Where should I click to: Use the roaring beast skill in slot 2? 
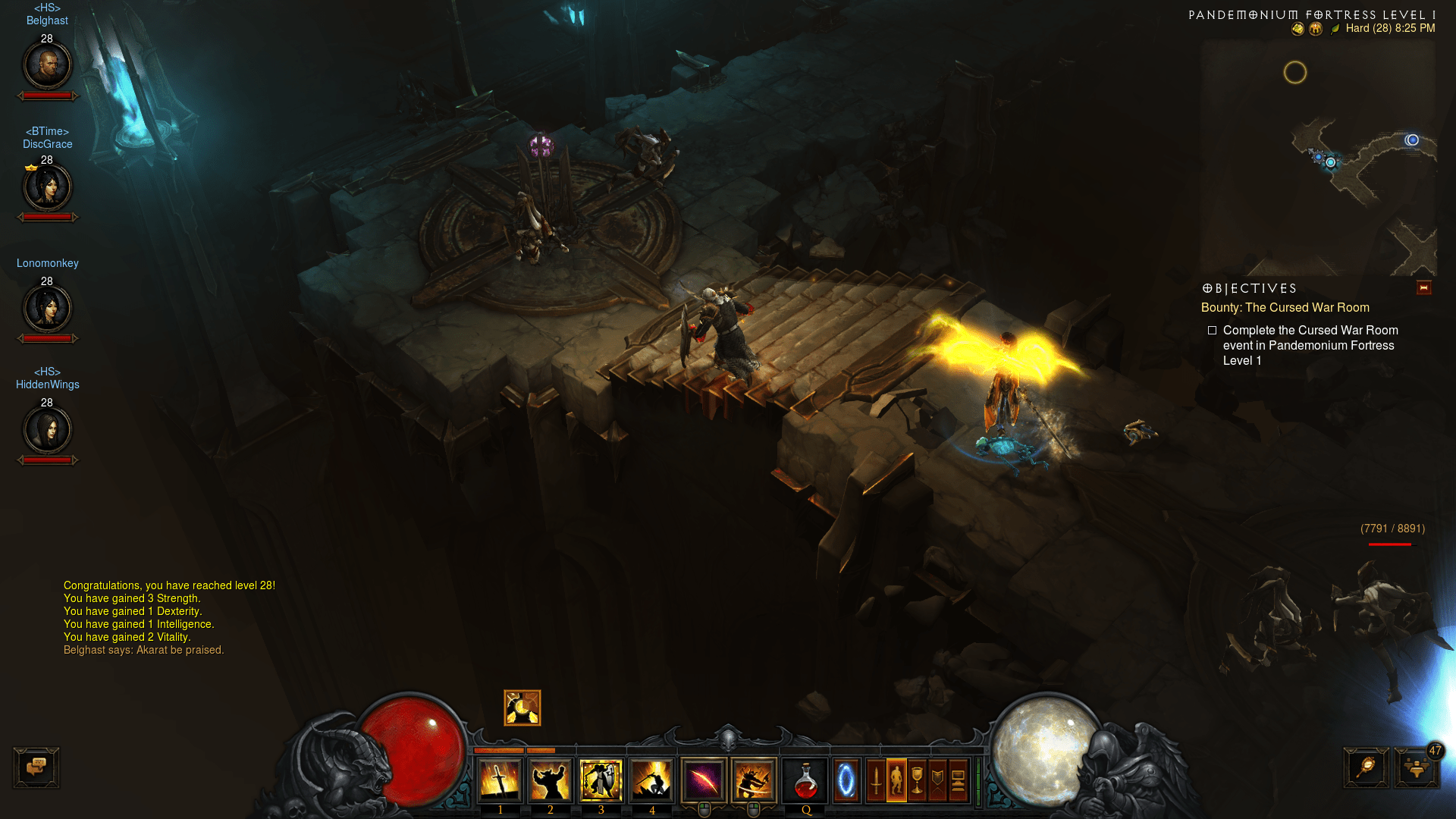tap(551, 780)
